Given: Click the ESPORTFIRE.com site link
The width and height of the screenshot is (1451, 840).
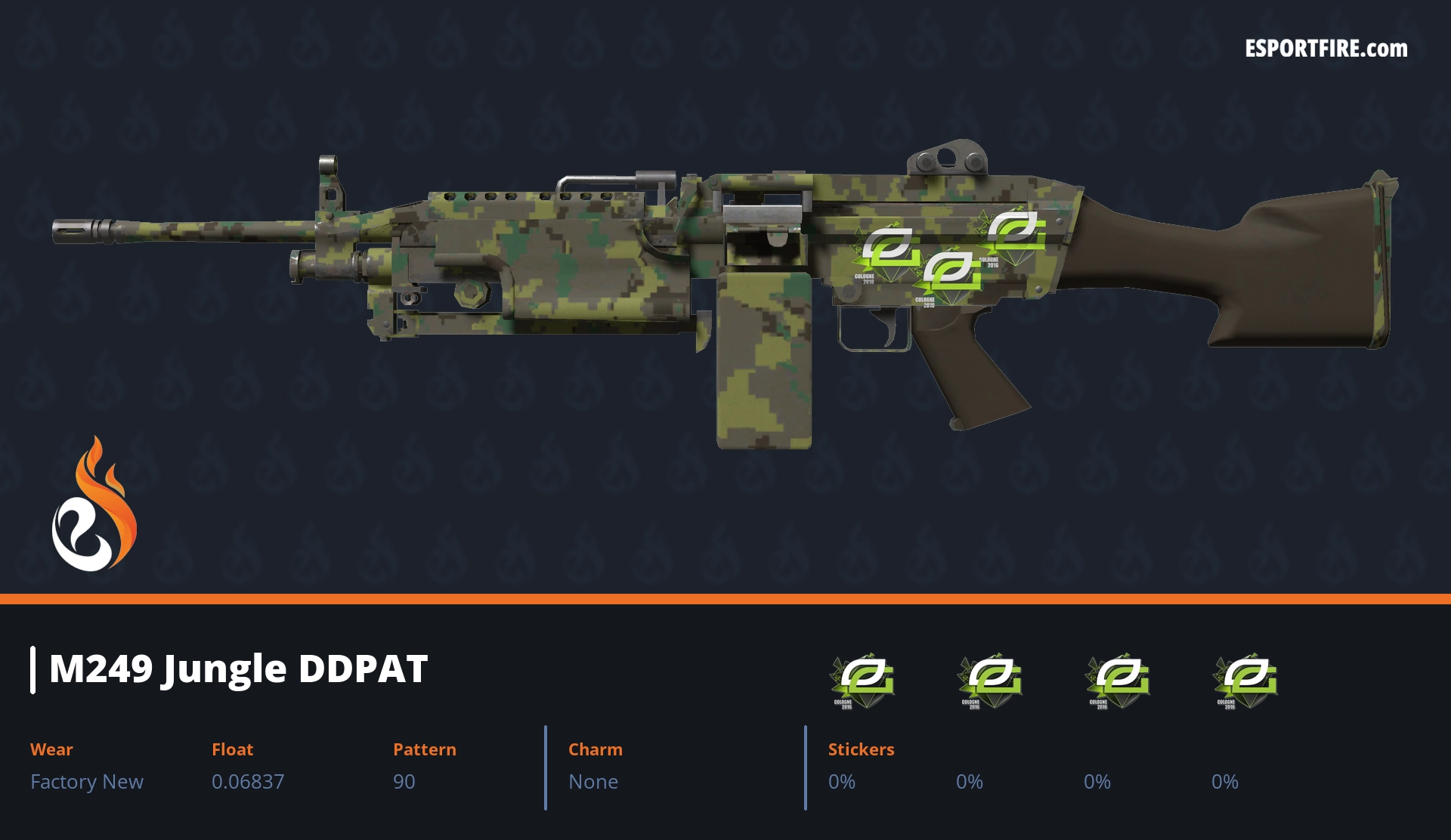Looking at the screenshot, I should [x=1326, y=49].
